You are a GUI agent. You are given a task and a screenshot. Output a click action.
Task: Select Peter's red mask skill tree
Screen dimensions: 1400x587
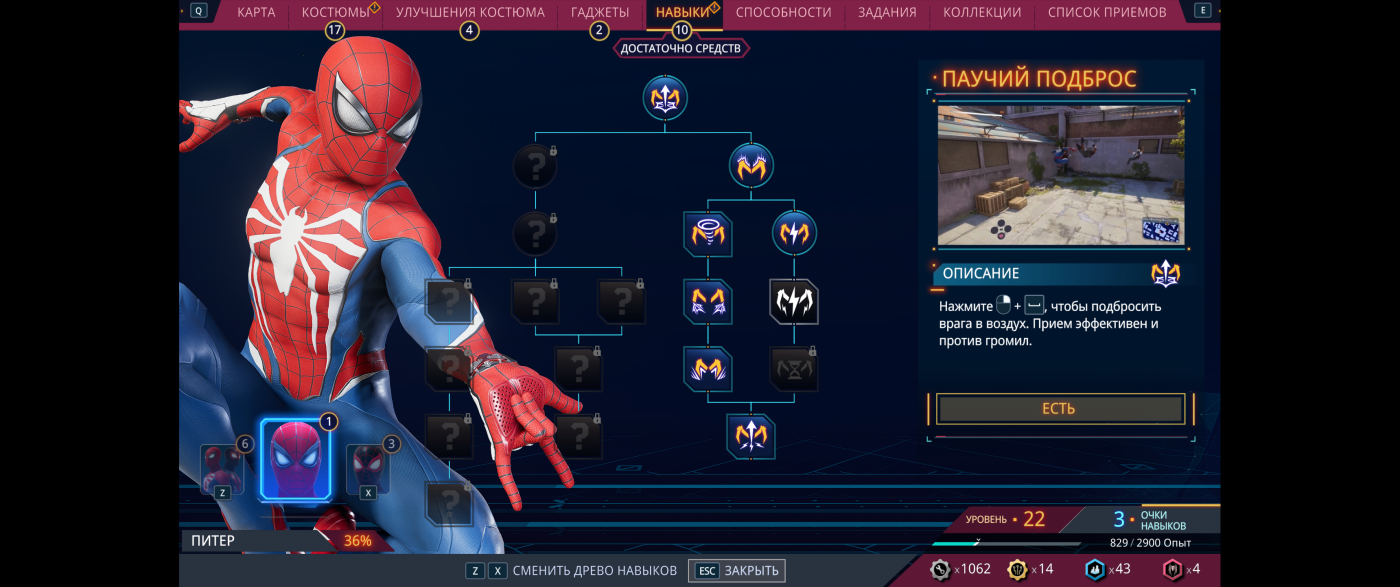295,461
